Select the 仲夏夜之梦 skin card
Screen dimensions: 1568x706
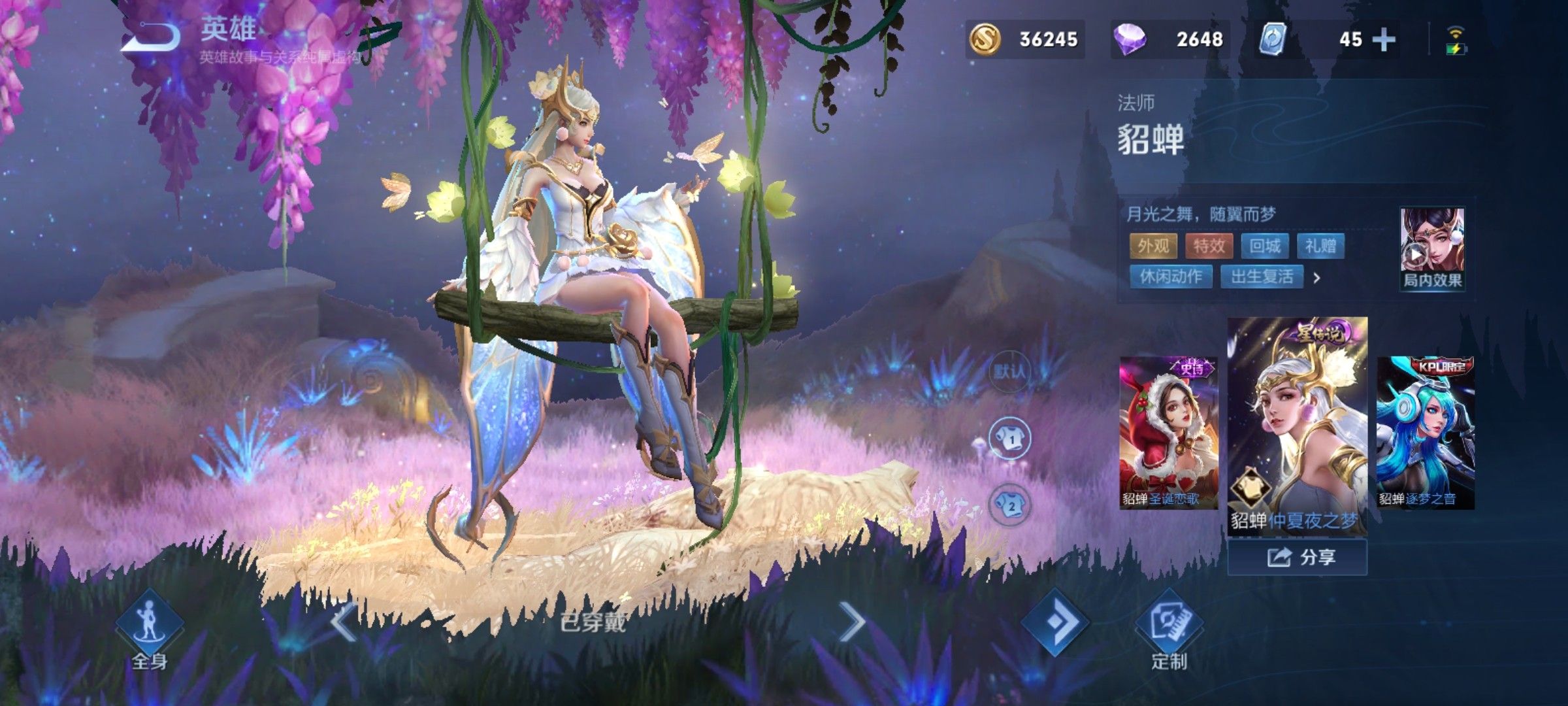pyautogui.click(x=1297, y=426)
